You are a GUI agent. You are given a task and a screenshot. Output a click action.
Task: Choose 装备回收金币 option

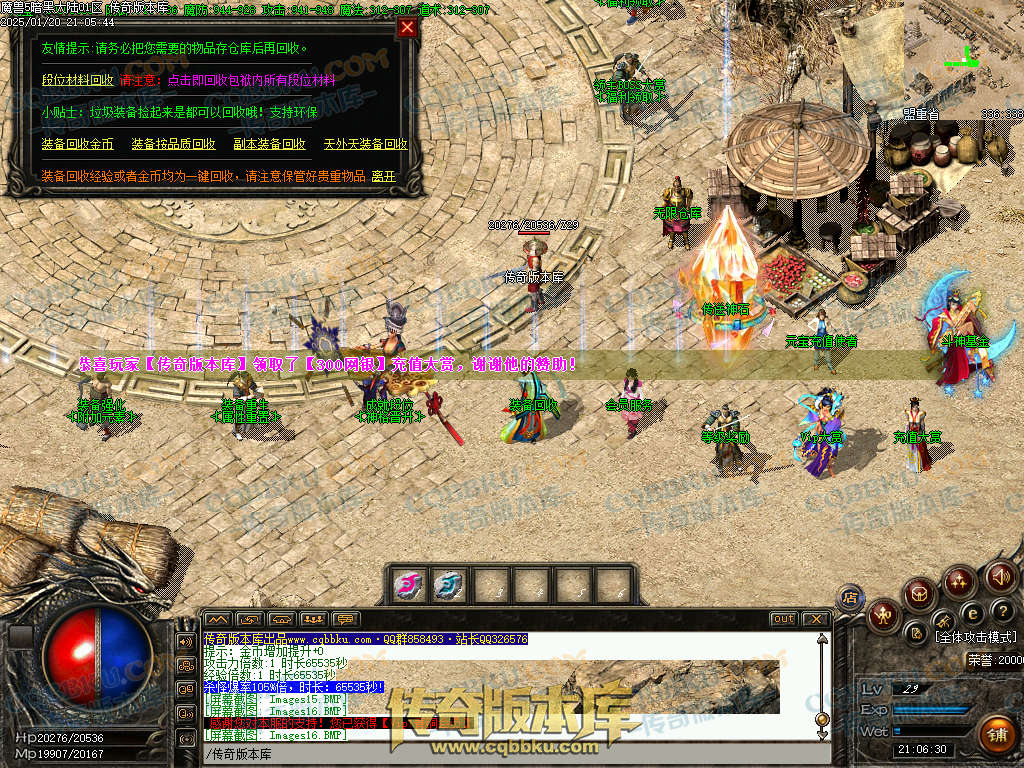click(x=77, y=144)
